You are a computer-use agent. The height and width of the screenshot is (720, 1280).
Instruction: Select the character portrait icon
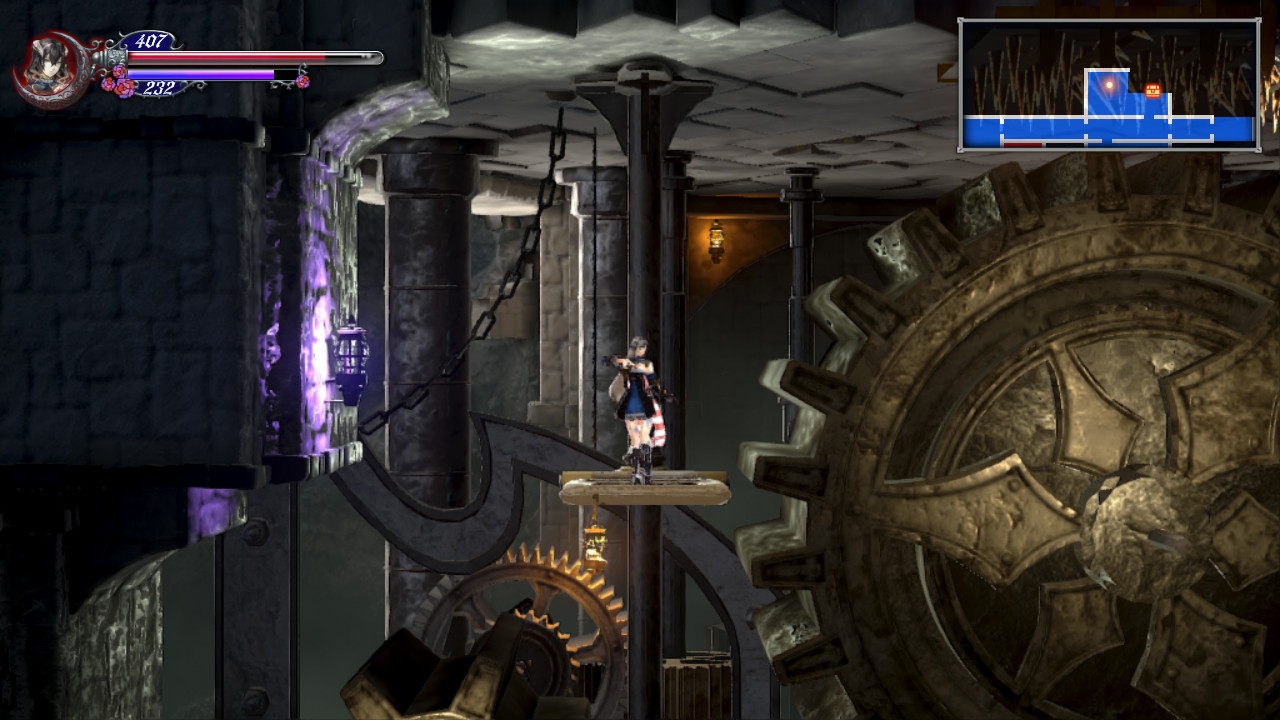tap(47, 70)
